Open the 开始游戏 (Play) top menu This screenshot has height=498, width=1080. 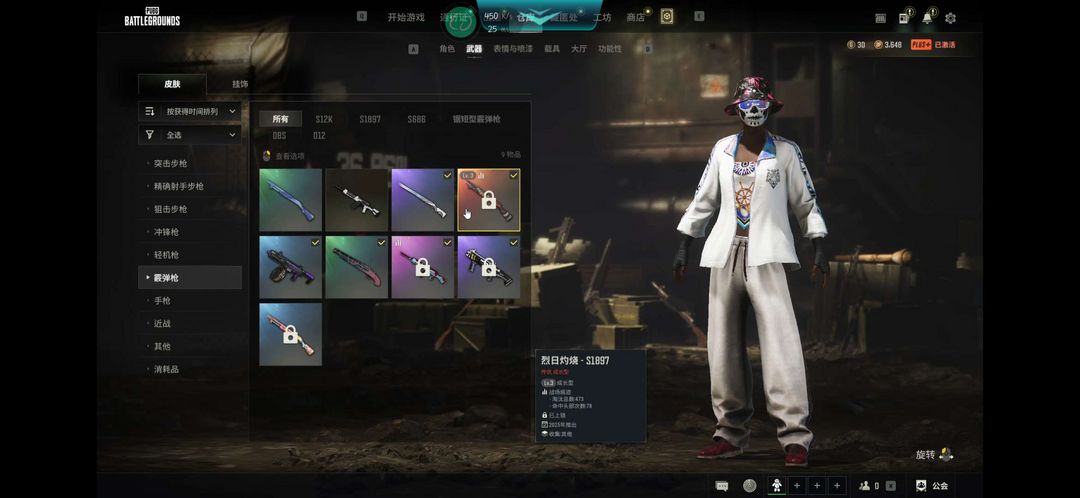pyautogui.click(x=406, y=17)
